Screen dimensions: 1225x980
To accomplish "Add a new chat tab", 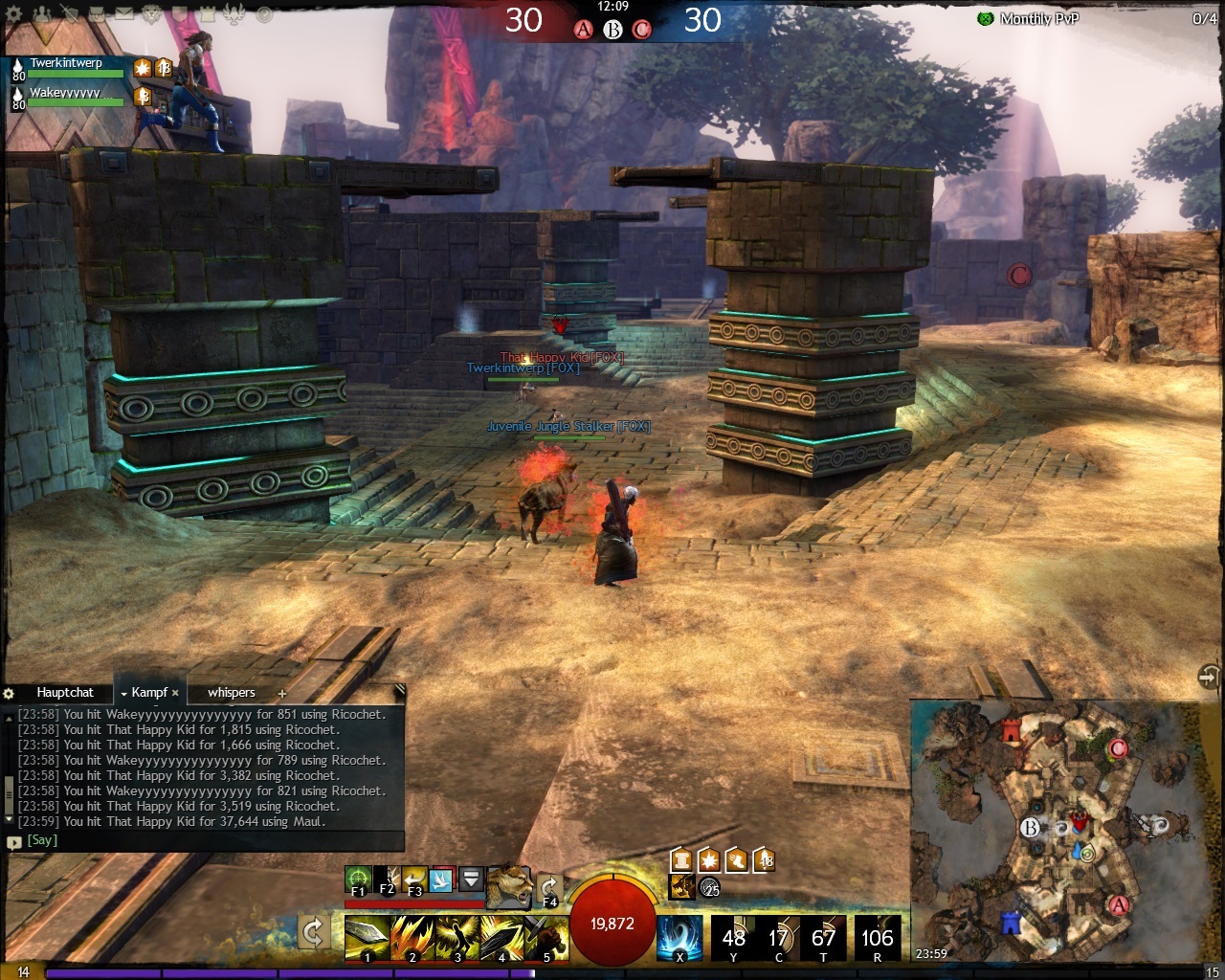I will pos(281,693).
